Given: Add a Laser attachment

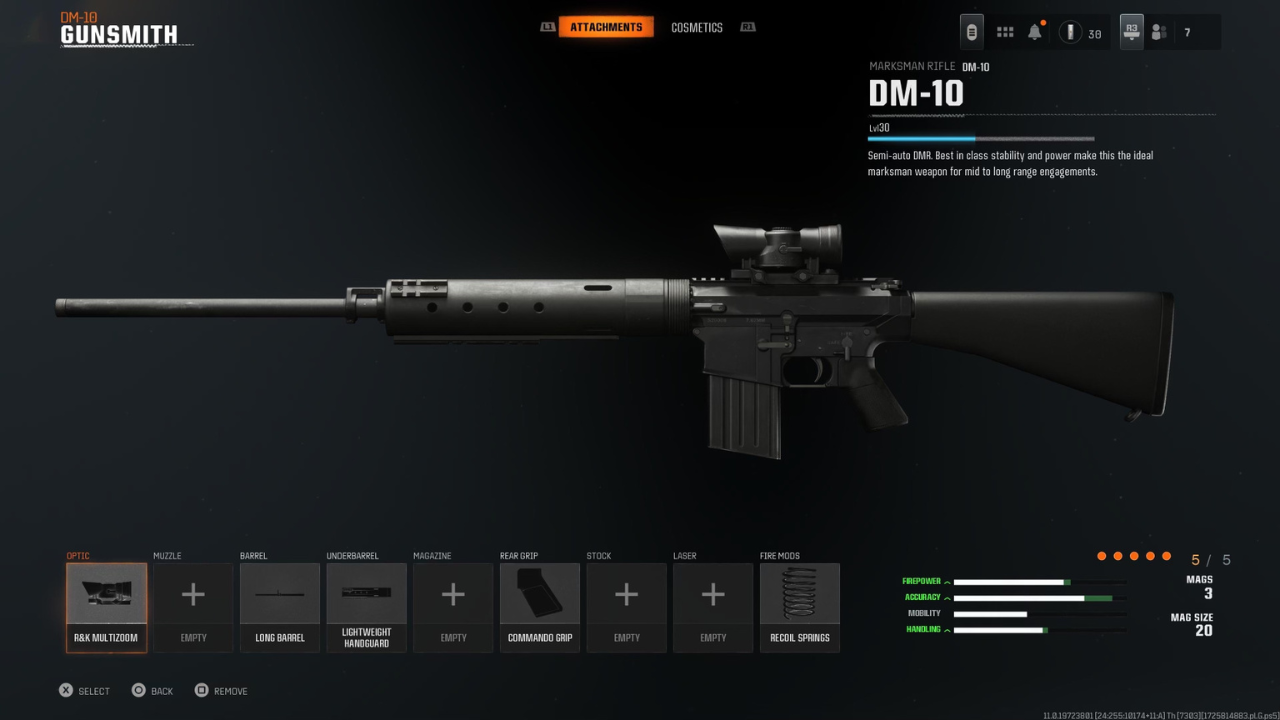Looking at the screenshot, I should click(713, 607).
